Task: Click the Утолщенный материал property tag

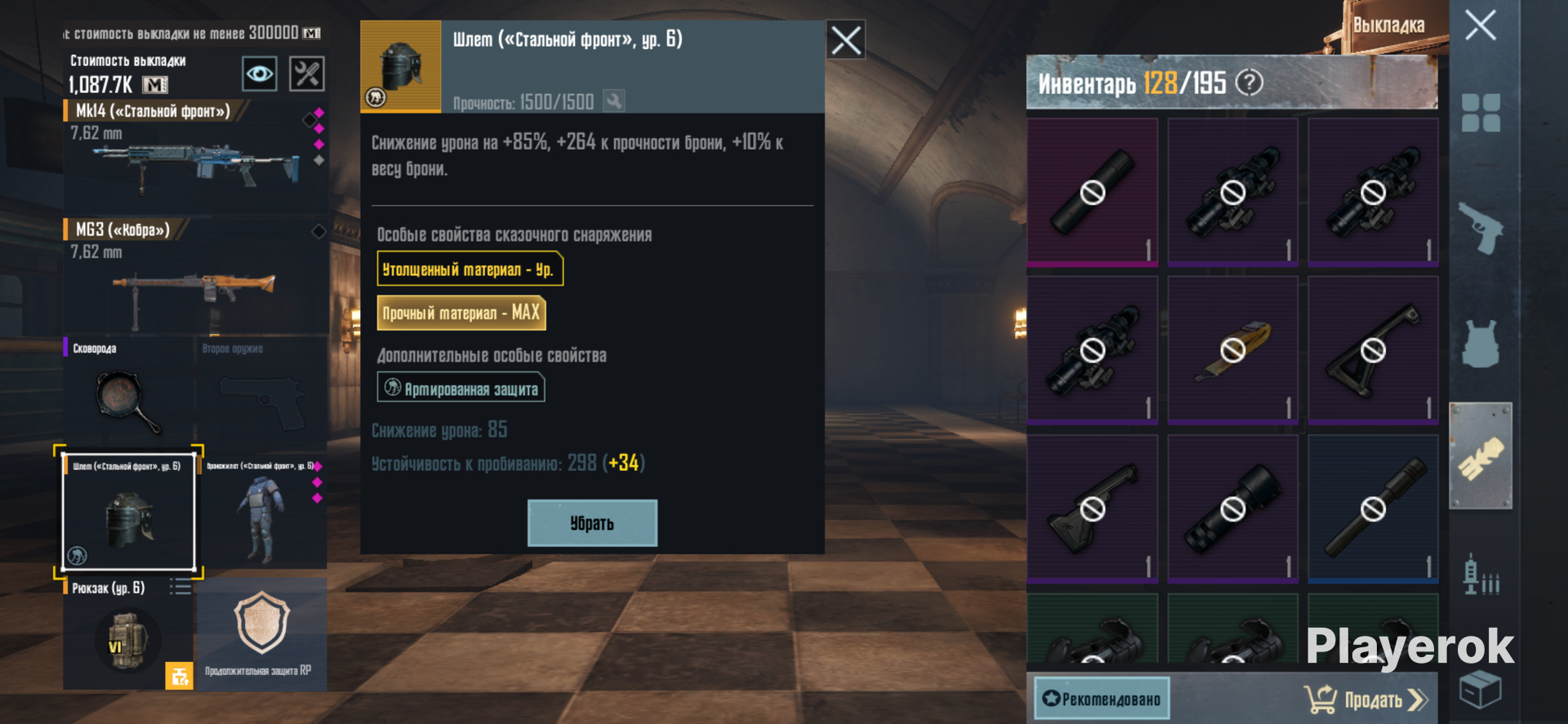Action: point(470,269)
